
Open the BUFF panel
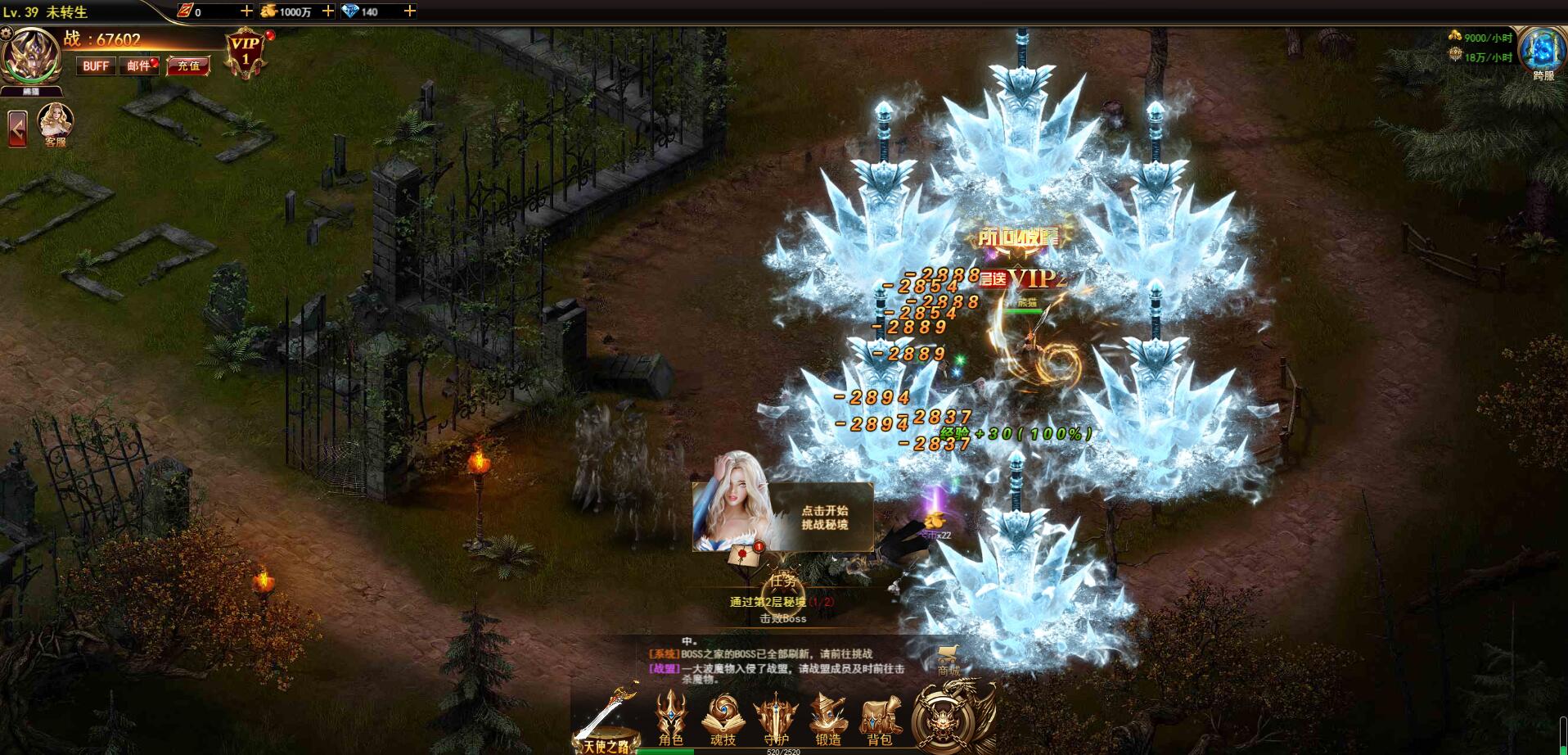point(96,66)
